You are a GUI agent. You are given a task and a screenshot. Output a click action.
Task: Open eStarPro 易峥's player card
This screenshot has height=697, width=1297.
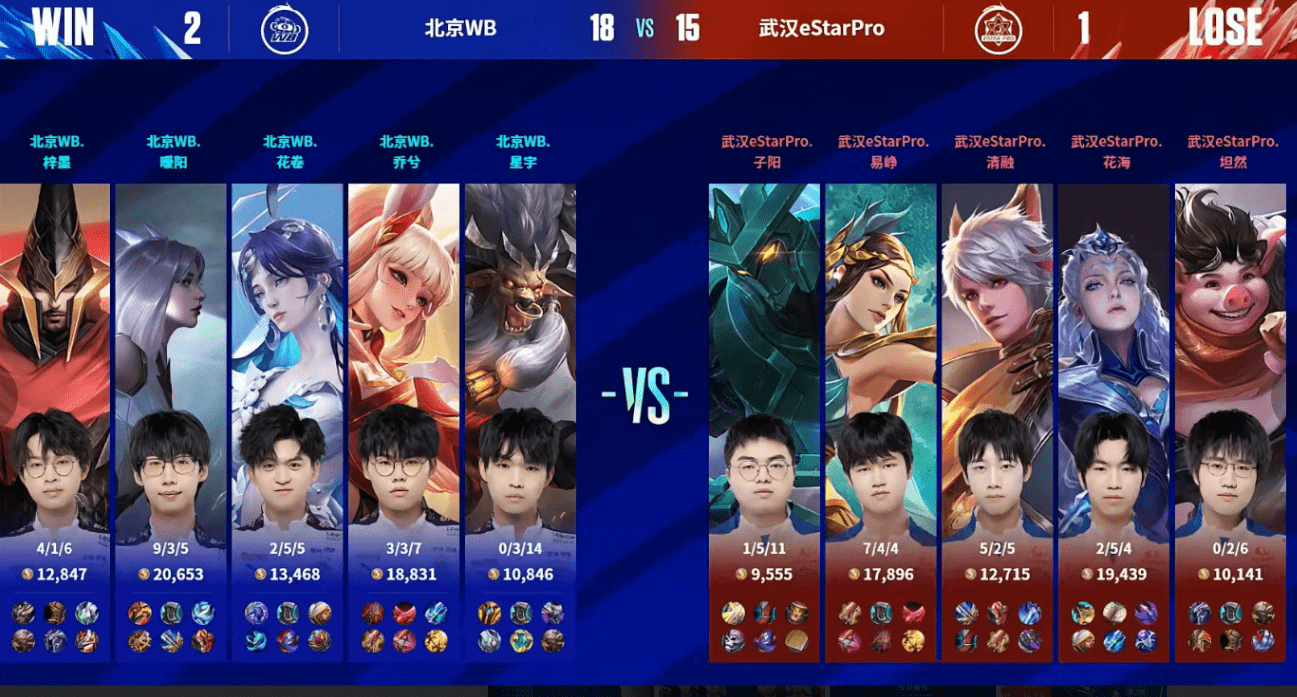click(882, 400)
